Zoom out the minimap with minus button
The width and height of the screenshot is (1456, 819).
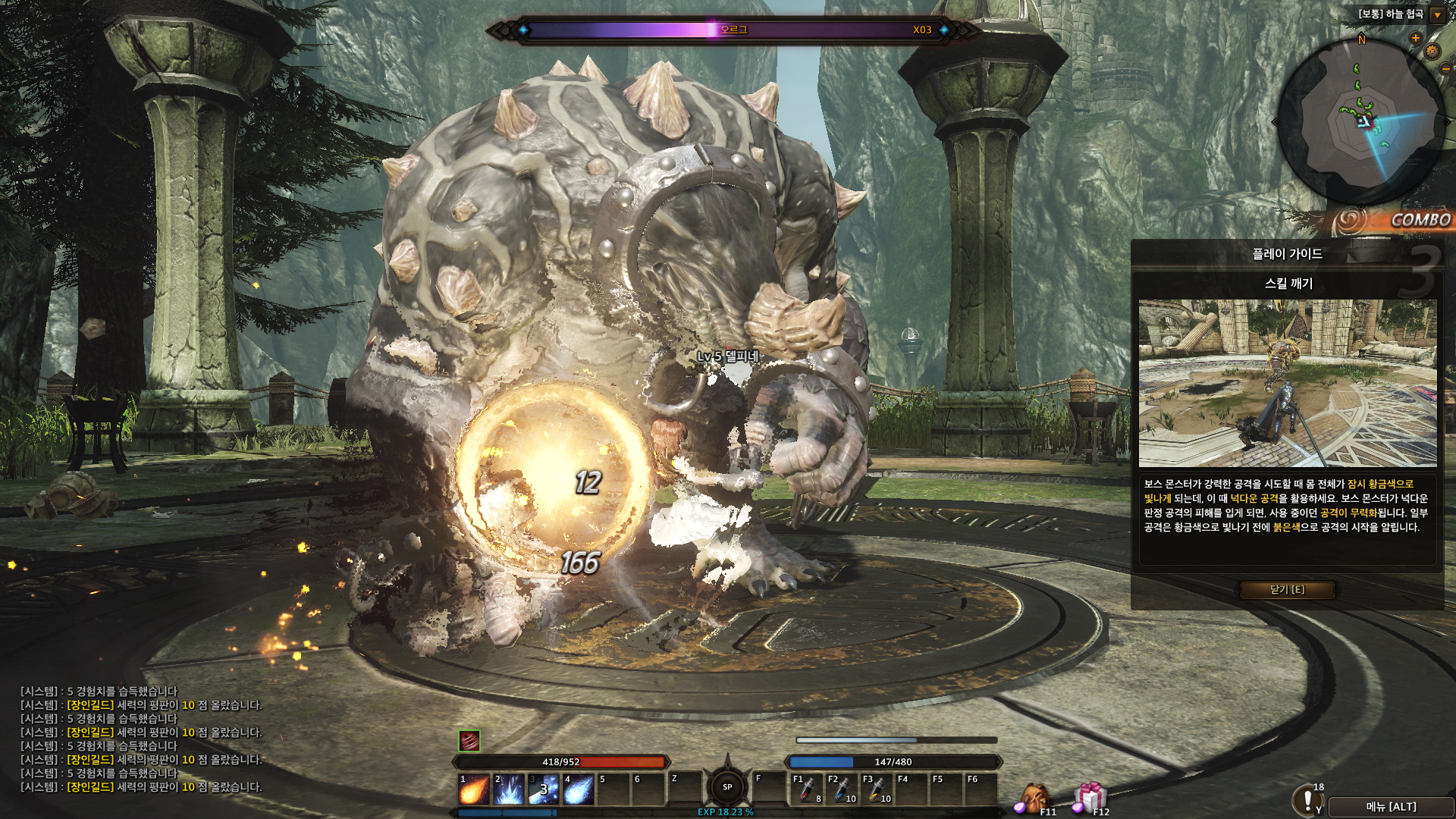click(1445, 68)
